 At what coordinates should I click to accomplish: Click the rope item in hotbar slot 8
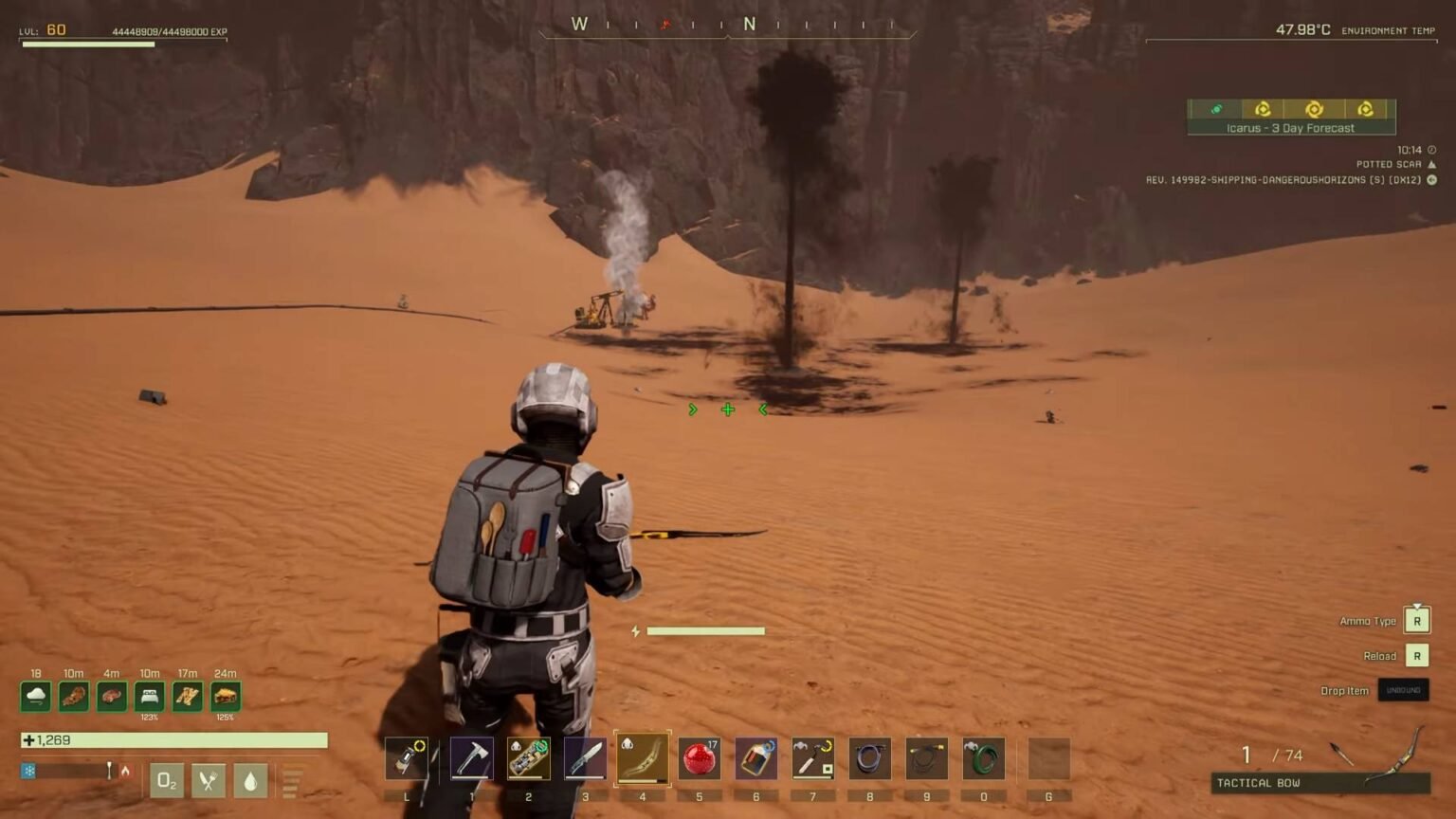tap(870, 757)
